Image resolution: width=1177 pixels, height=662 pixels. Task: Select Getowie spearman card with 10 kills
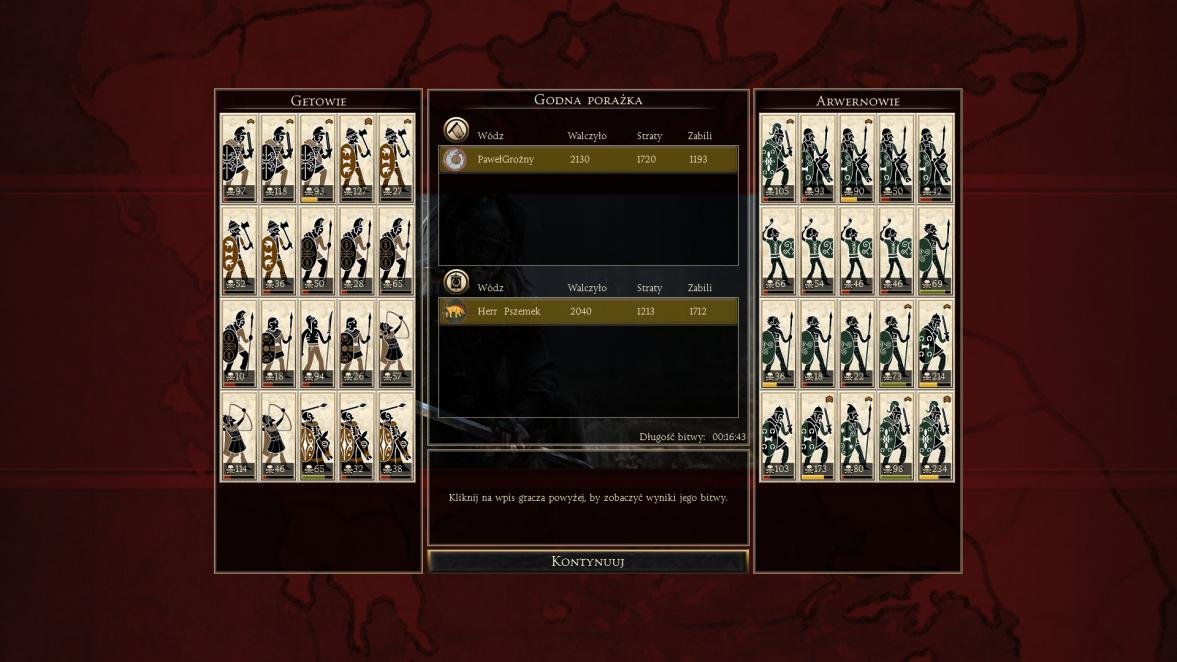pyautogui.click(x=239, y=344)
